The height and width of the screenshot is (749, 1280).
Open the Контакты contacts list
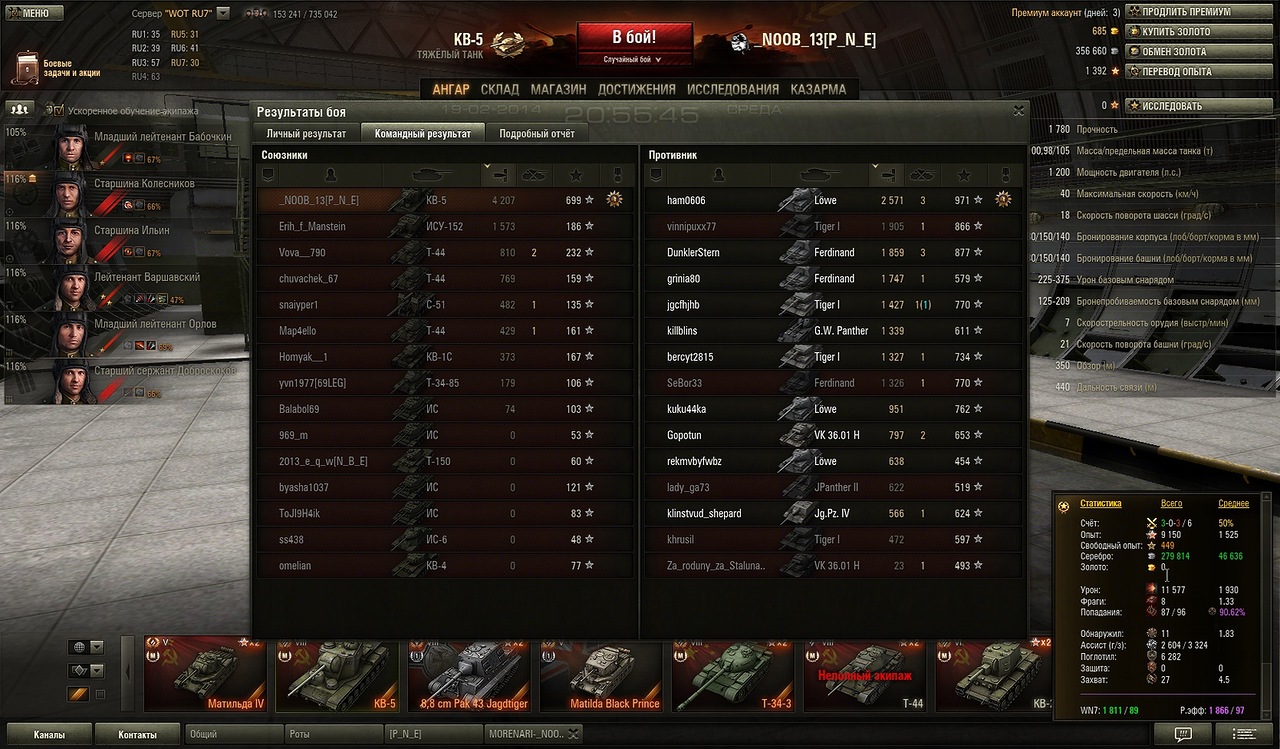point(137,735)
